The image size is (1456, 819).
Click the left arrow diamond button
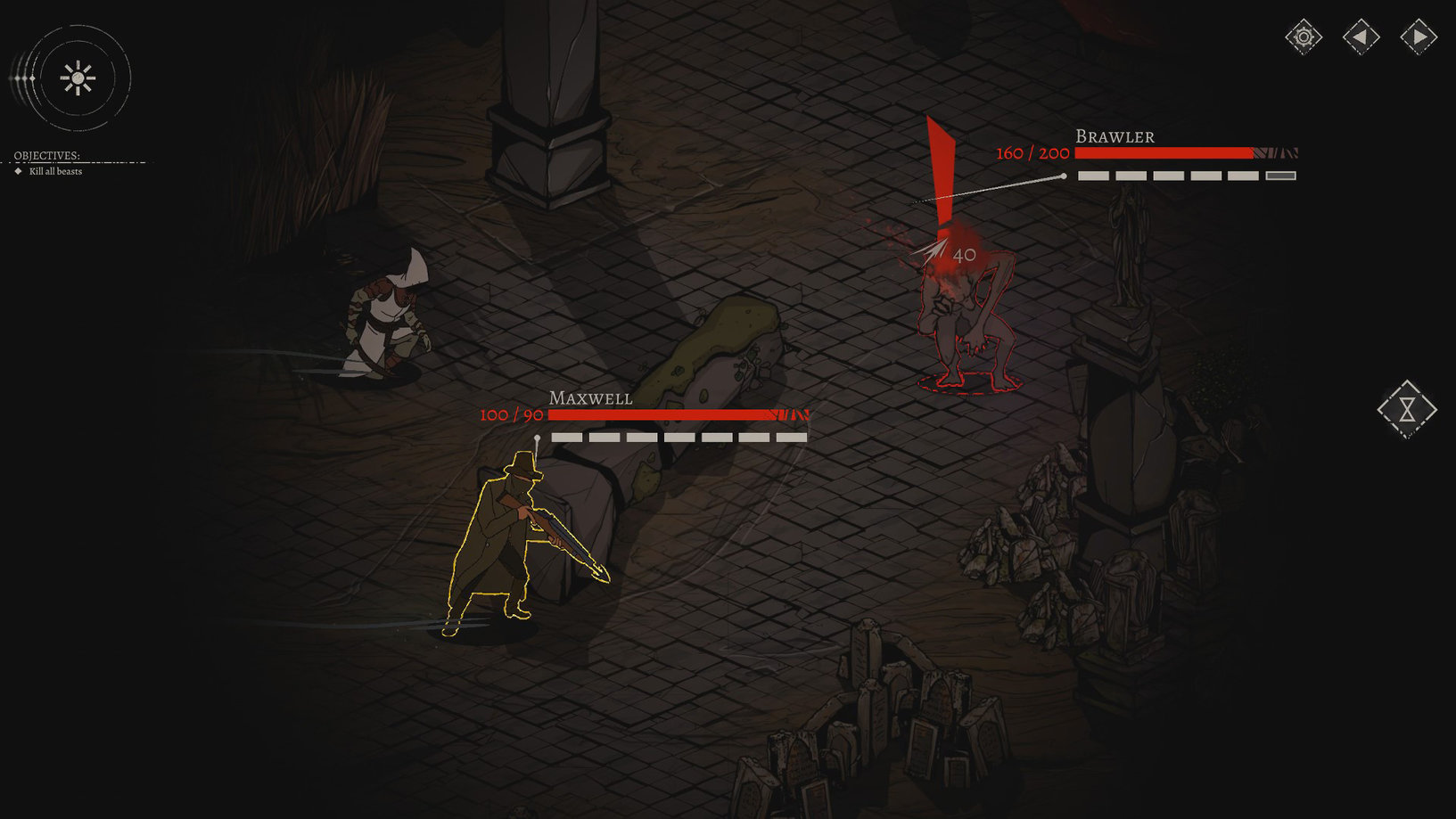pos(1361,37)
